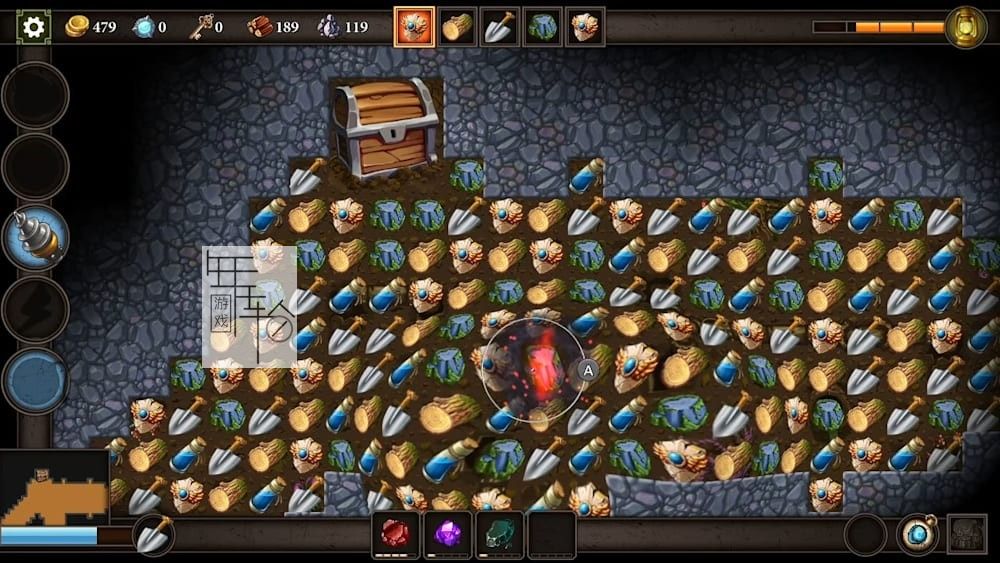Screen dimensions: 1000x563
Task: Open the stone golem face button
Action: [x=967, y=534]
